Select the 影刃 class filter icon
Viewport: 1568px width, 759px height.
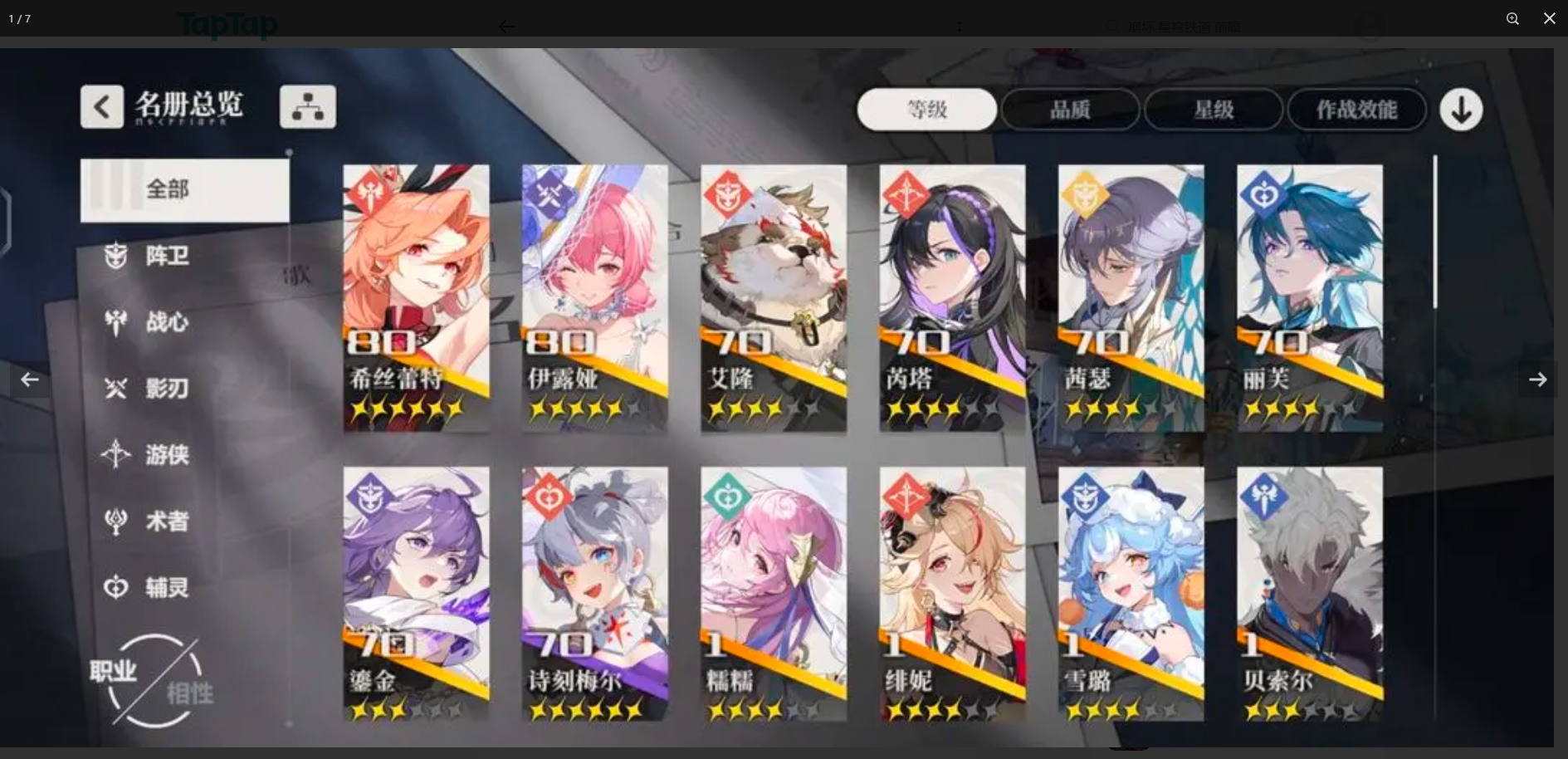[116, 389]
